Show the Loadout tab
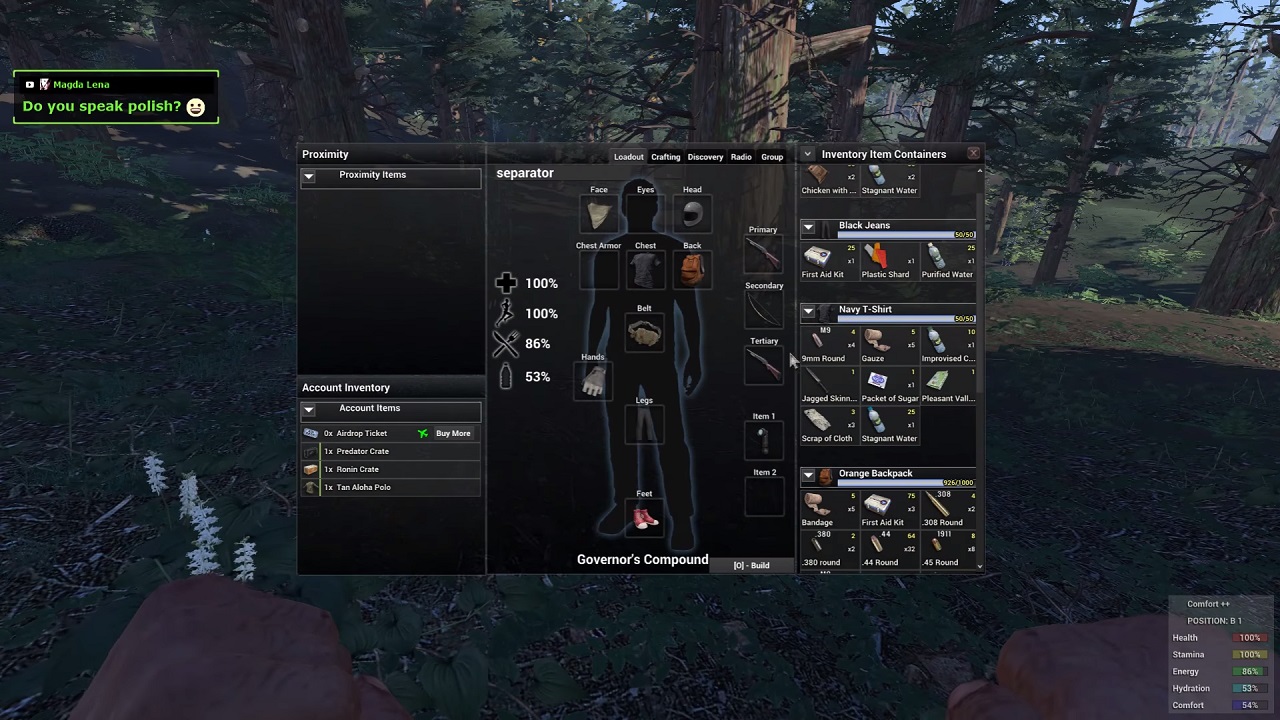This screenshot has width=1280, height=720. tap(628, 157)
